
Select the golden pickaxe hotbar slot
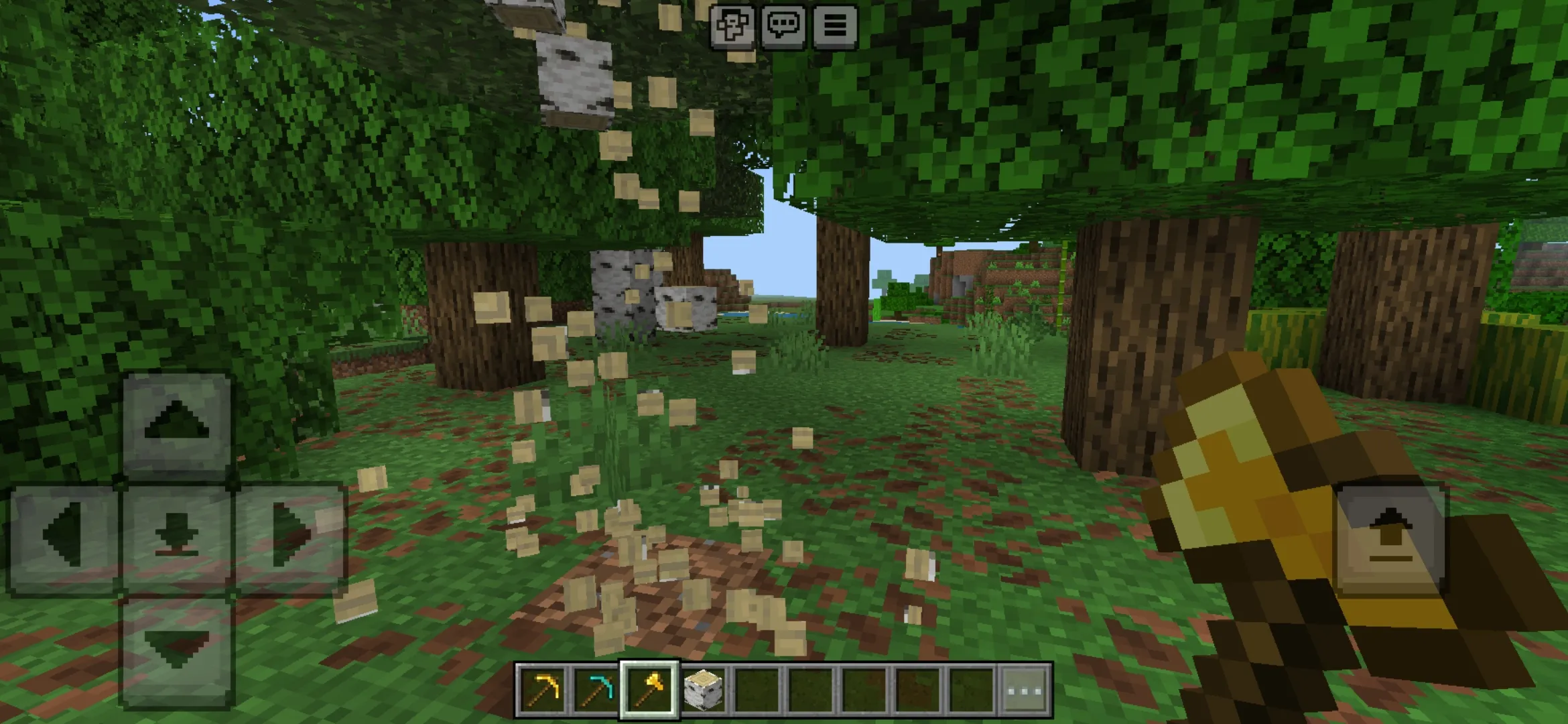[543, 689]
